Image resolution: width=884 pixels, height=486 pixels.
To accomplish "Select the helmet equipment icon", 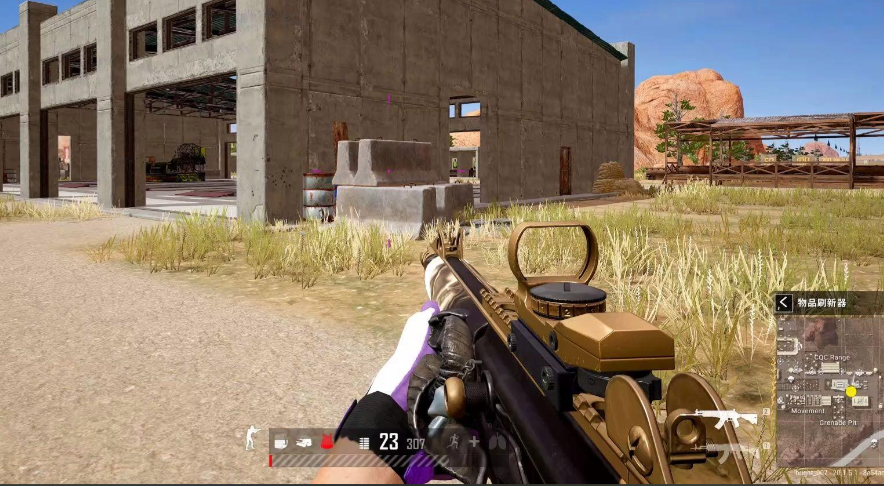I will pos(280,441).
